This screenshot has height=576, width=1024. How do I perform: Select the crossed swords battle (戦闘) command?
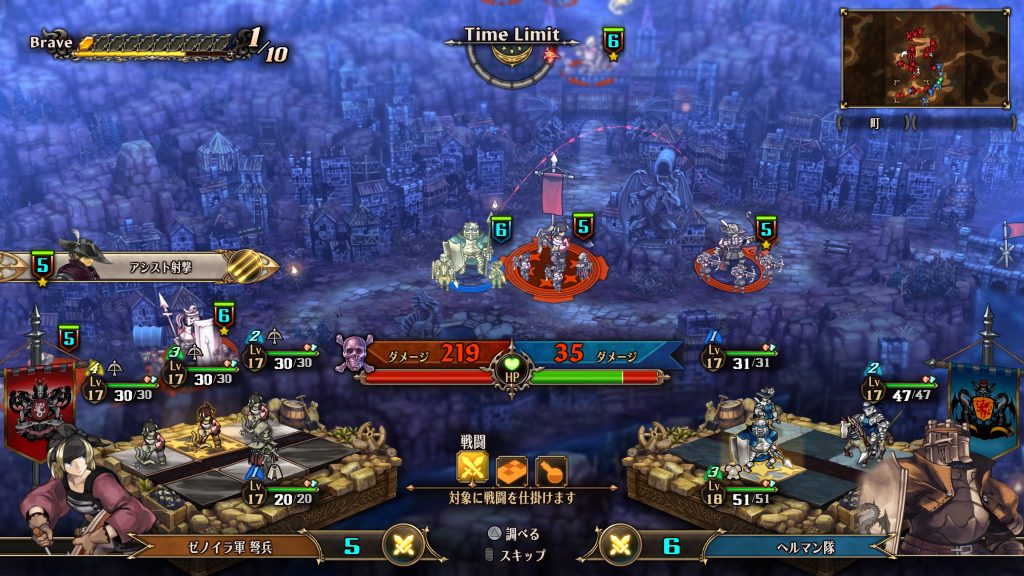tap(473, 470)
